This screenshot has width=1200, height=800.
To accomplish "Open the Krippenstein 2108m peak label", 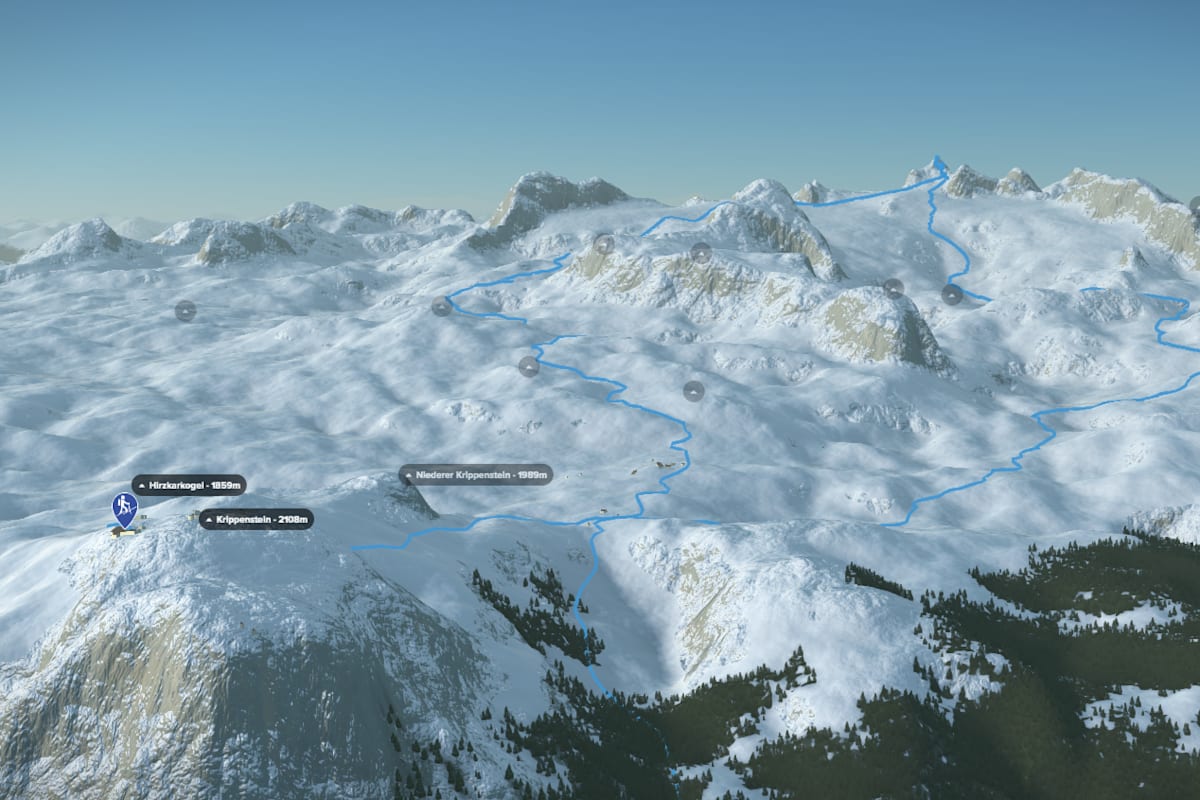I will (x=256, y=519).
